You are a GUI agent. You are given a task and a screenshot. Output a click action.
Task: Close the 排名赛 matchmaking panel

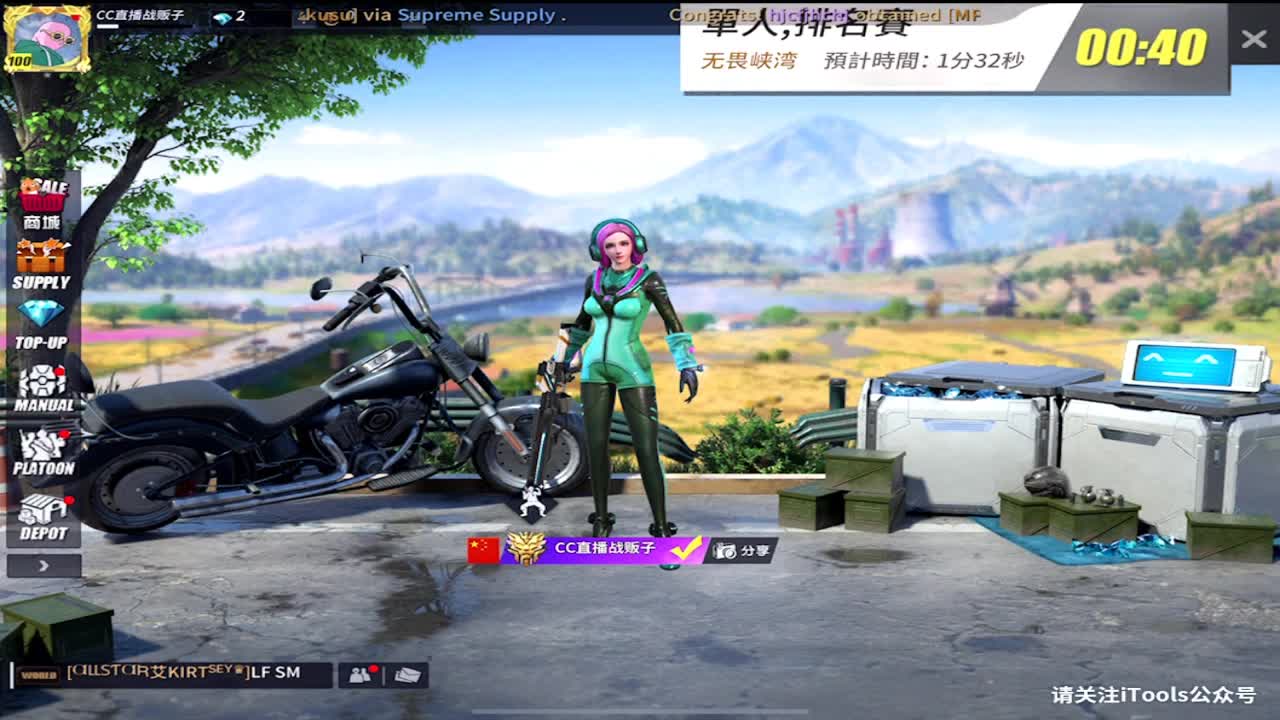click(x=1253, y=40)
